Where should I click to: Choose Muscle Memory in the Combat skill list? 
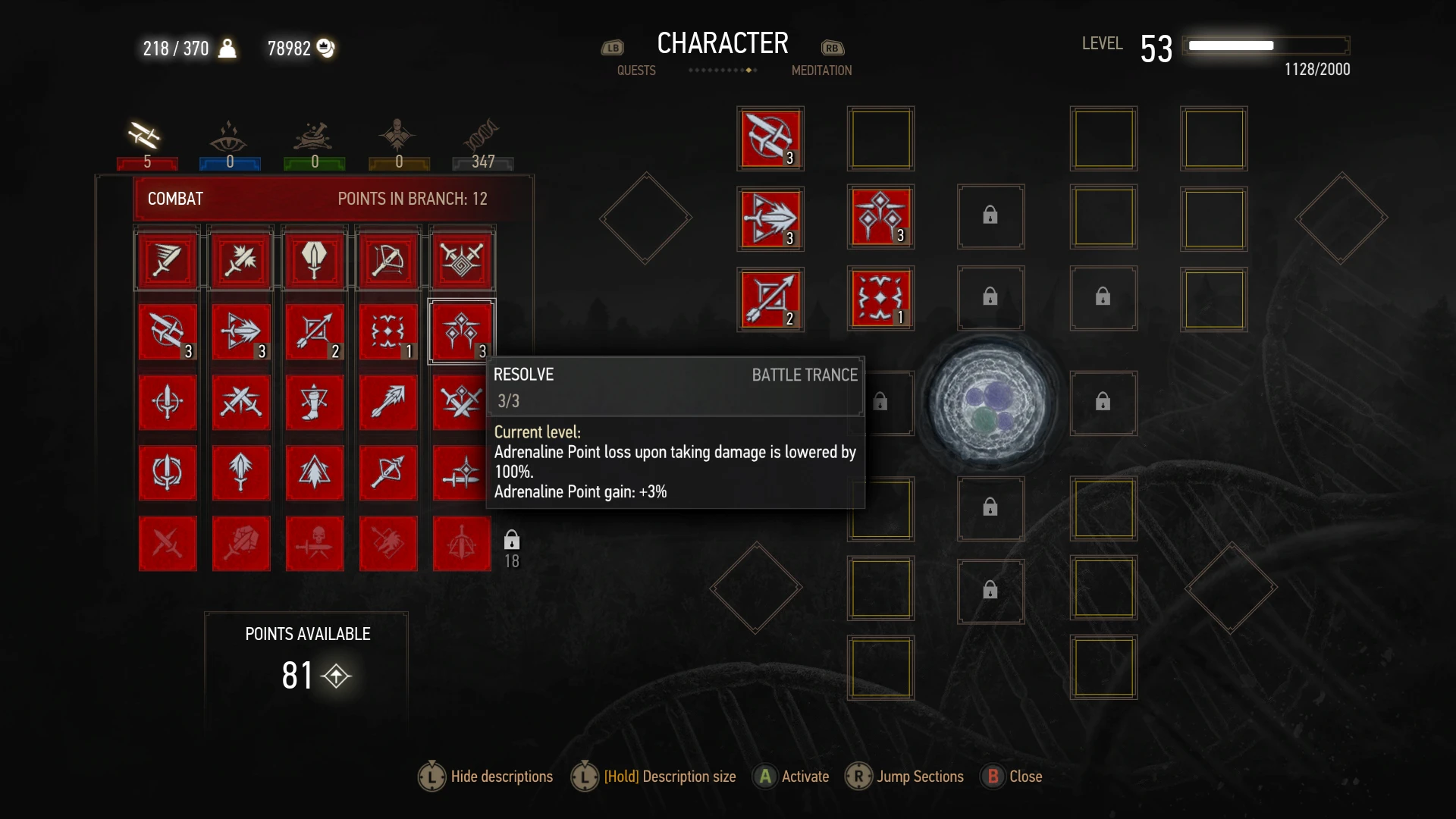click(x=168, y=331)
